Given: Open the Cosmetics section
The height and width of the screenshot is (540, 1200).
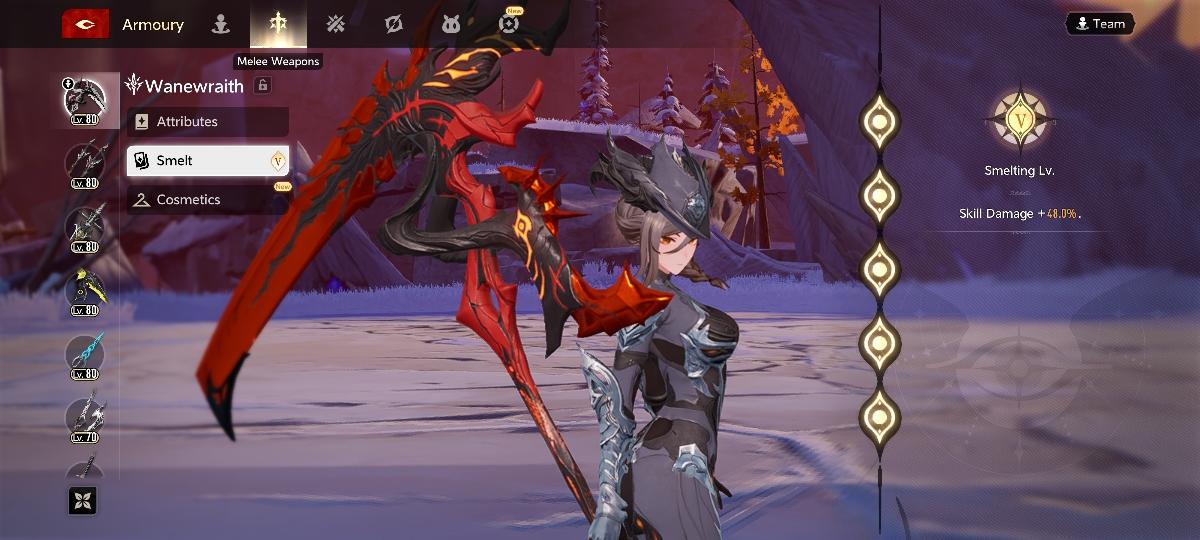Looking at the screenshot, I should 207,199.
